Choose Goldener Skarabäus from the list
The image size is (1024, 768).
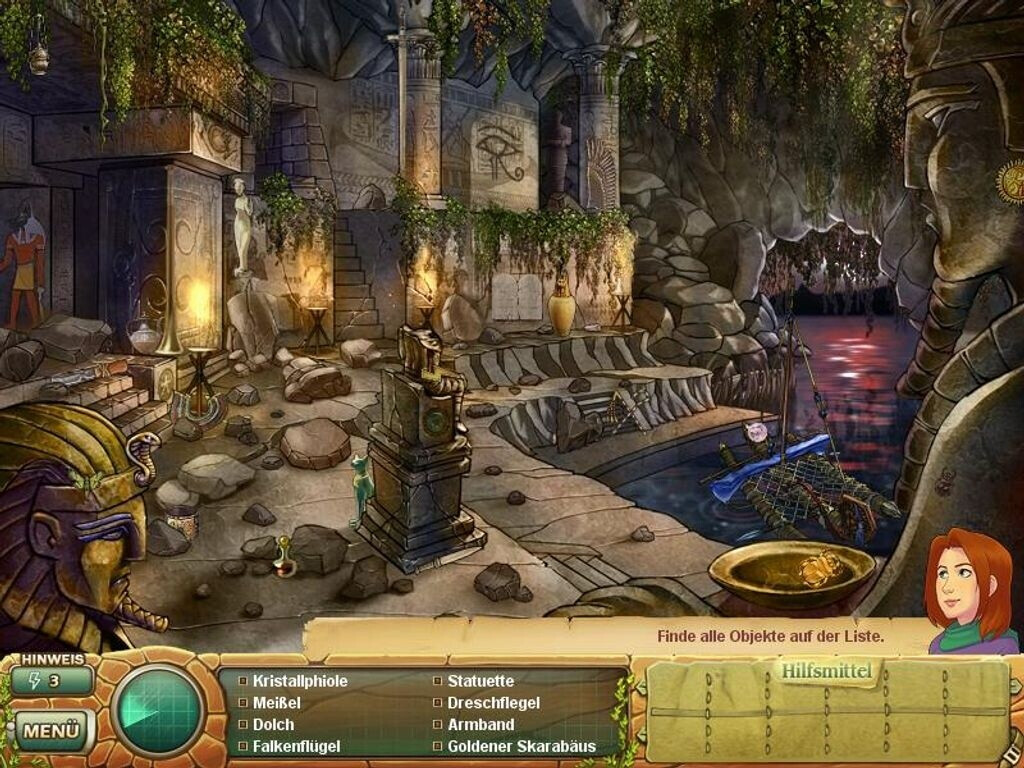click(521, 746)
